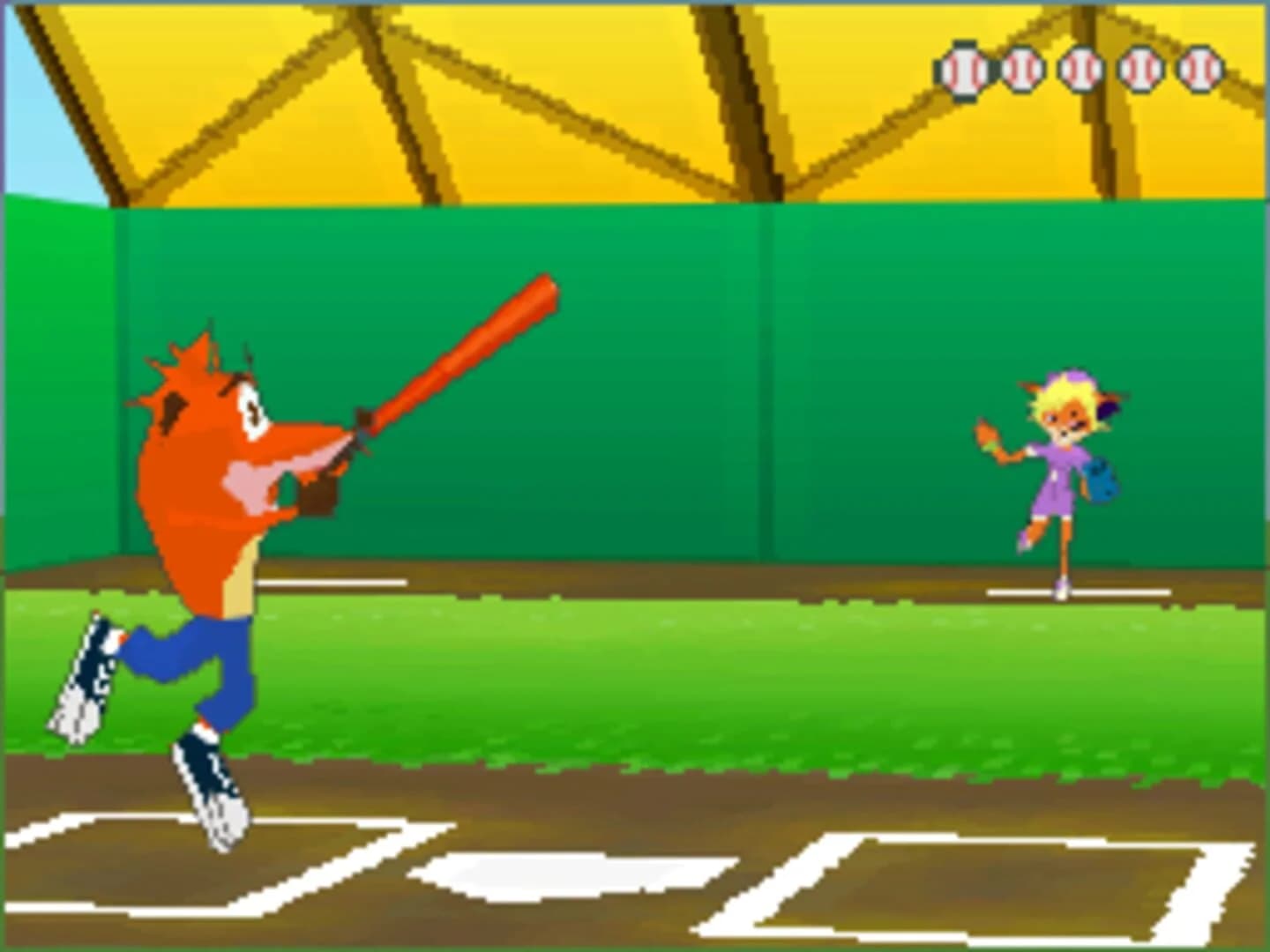Select Coco's blue catching glove

1096,482
